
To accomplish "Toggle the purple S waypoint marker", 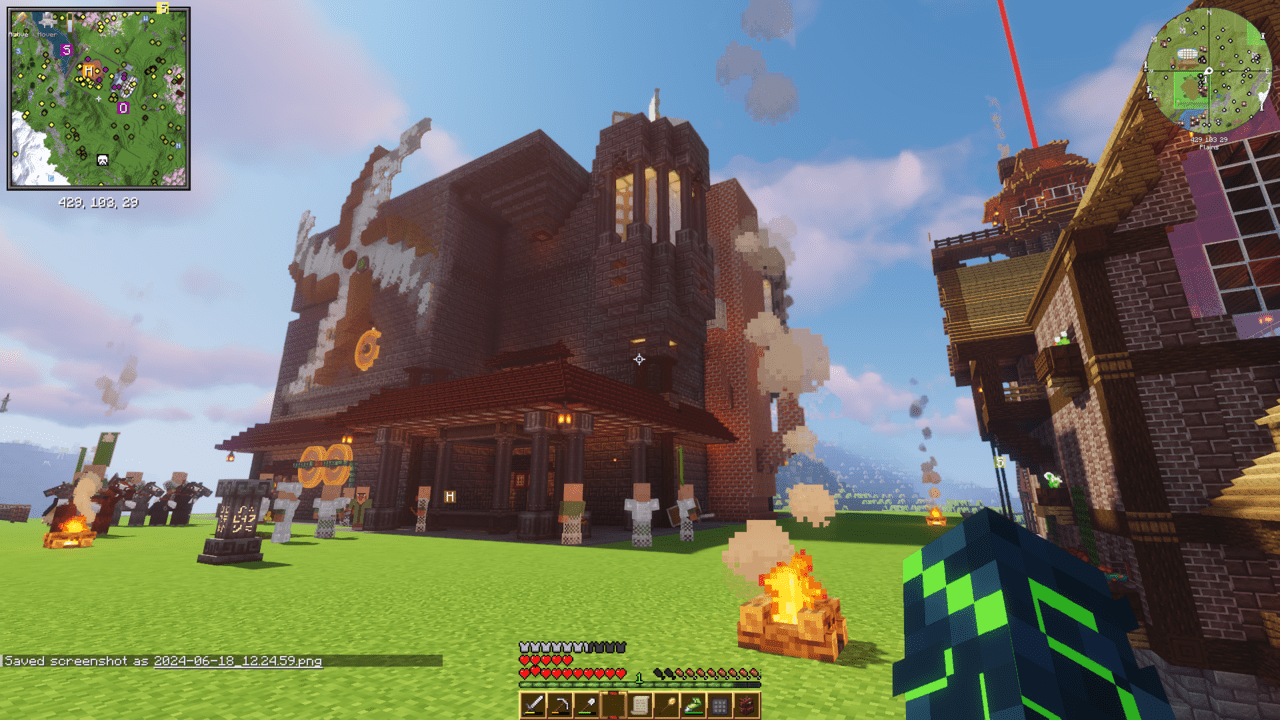I will pyautogui.click(x=66, y=49).
